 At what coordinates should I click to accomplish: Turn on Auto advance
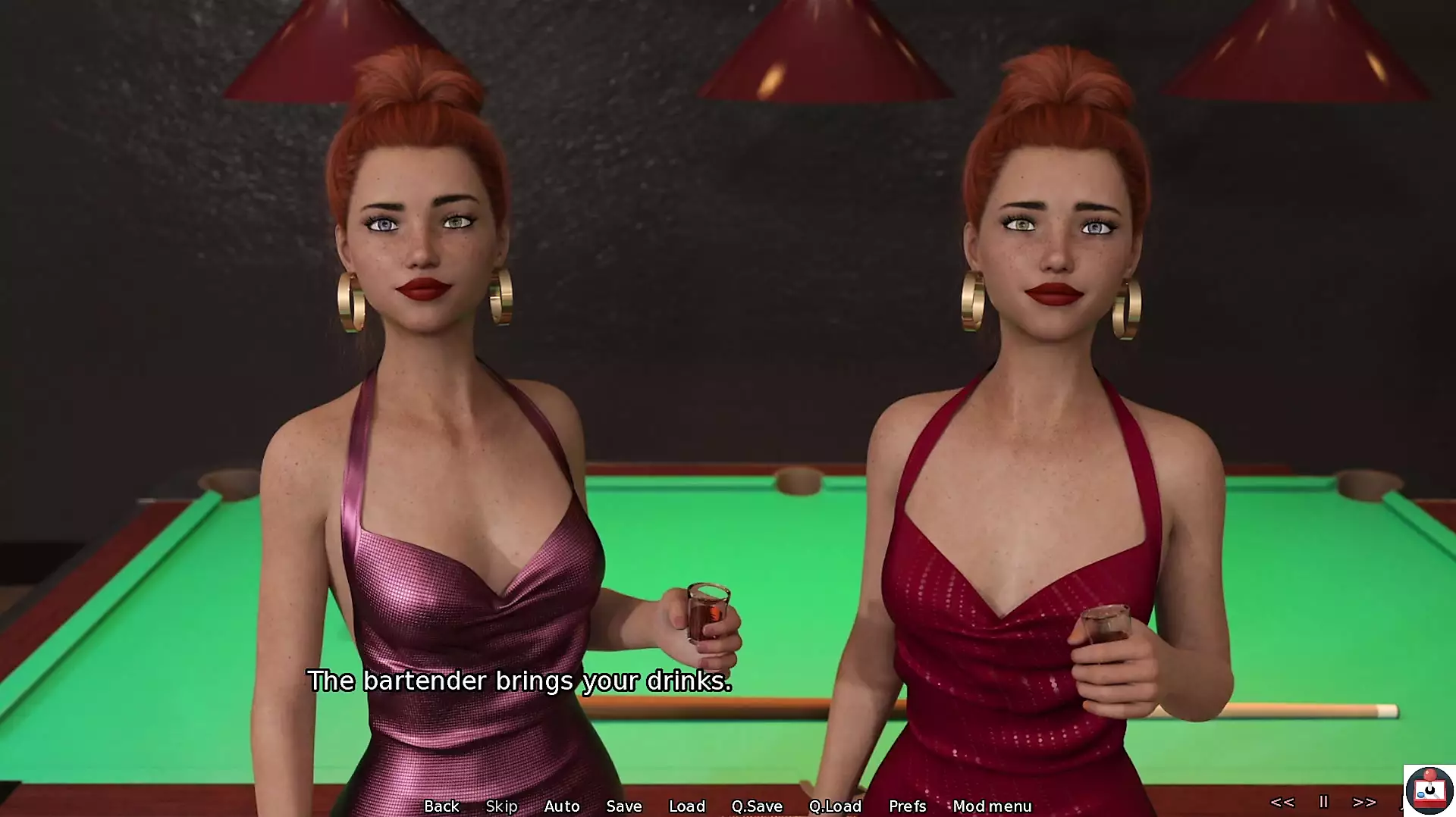point(562,806)
